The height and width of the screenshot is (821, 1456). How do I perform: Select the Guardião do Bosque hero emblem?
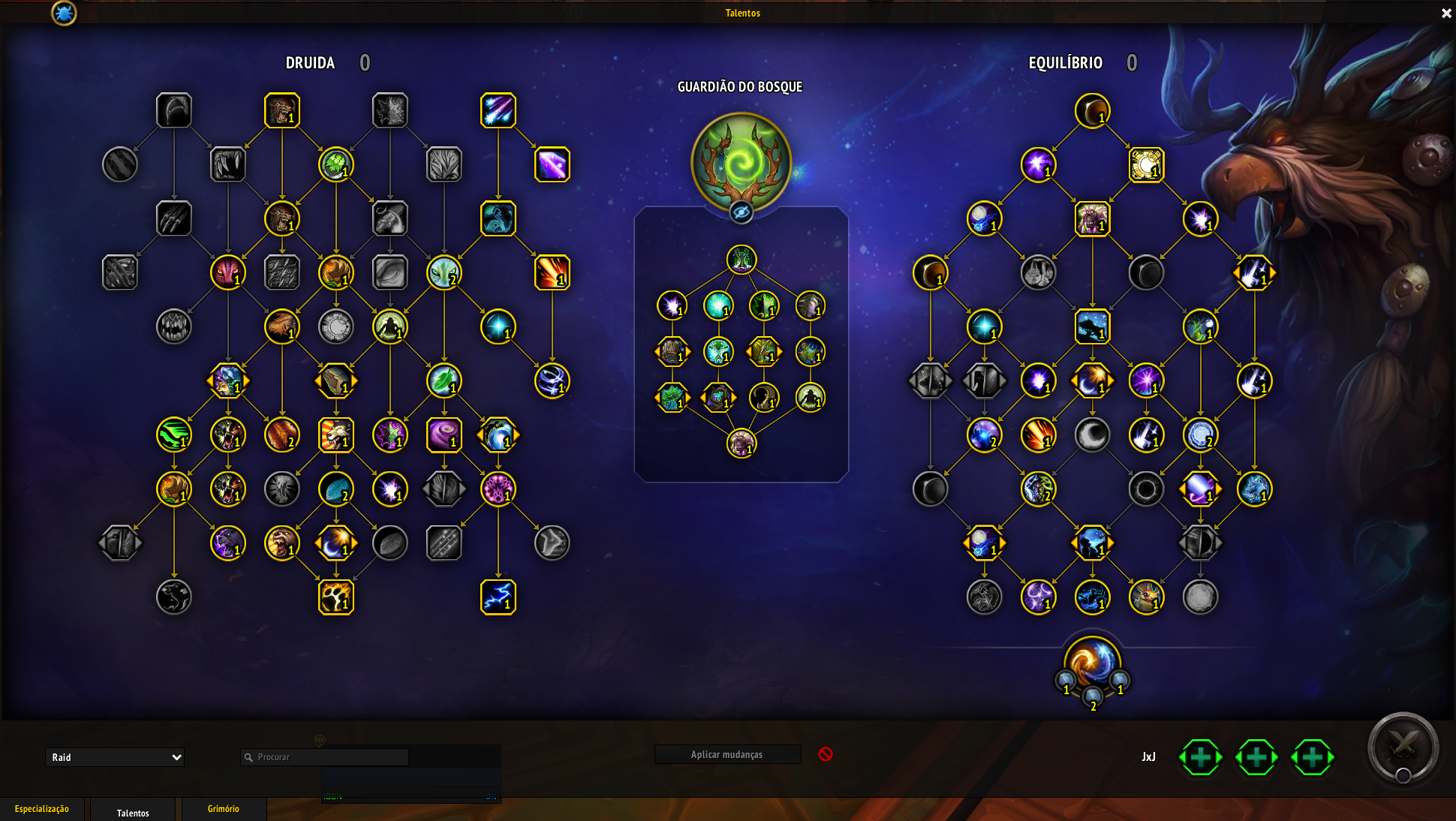point(741,161)
